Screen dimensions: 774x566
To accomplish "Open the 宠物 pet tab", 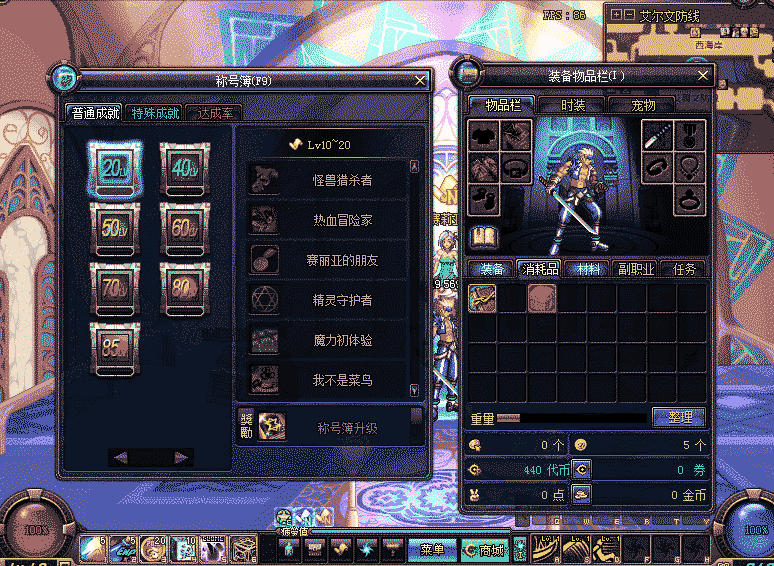I will click(x=642, y=105).
